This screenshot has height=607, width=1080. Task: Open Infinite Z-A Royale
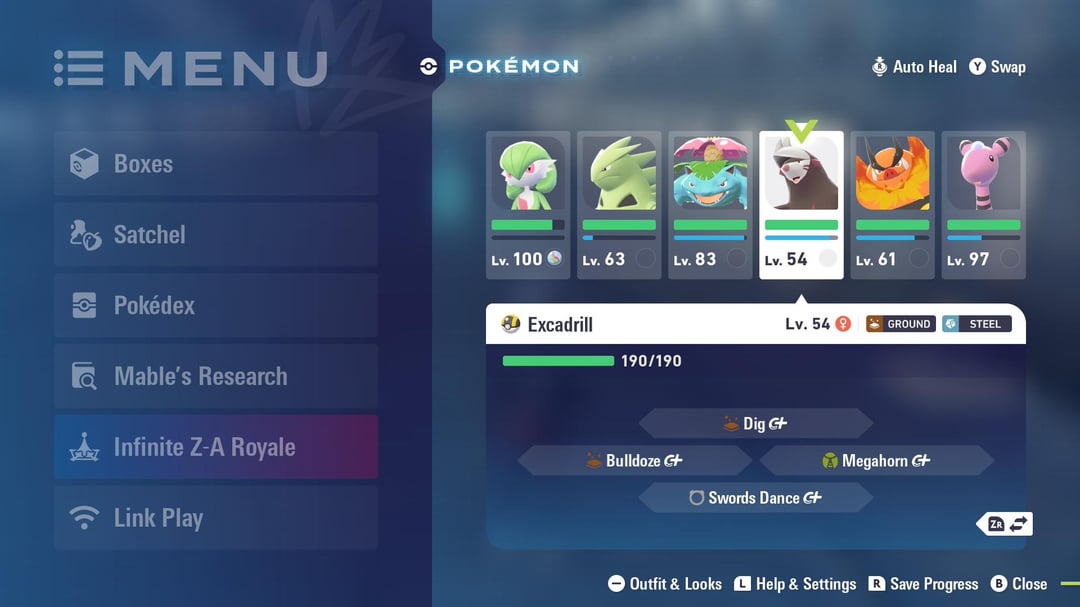tap(216, 447)
